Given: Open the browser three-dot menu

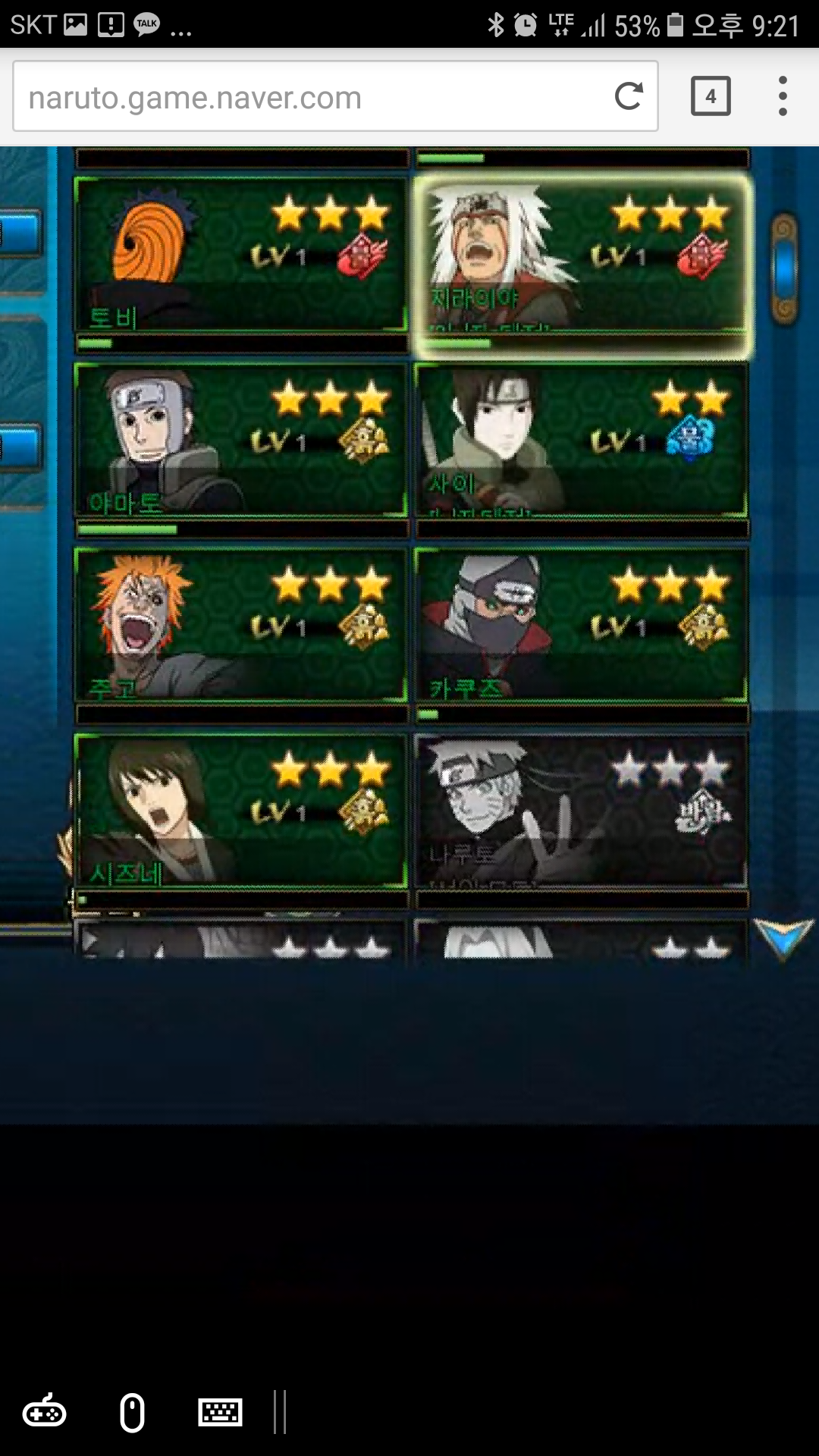Looking at the screenshot, I should pyautogui.click(x=783, y=96).
